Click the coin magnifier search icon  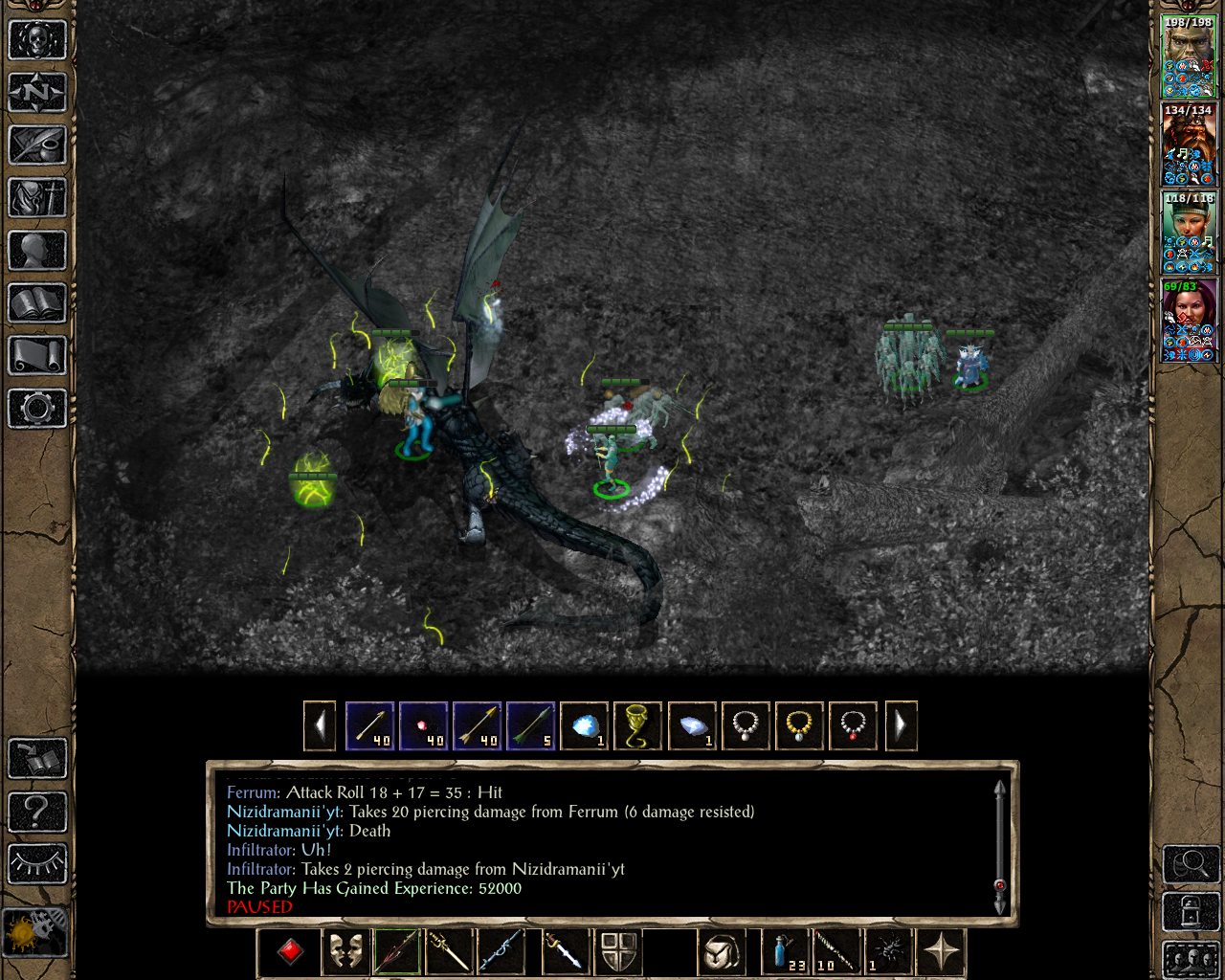pyautogui.click(x=1190, y=864)
